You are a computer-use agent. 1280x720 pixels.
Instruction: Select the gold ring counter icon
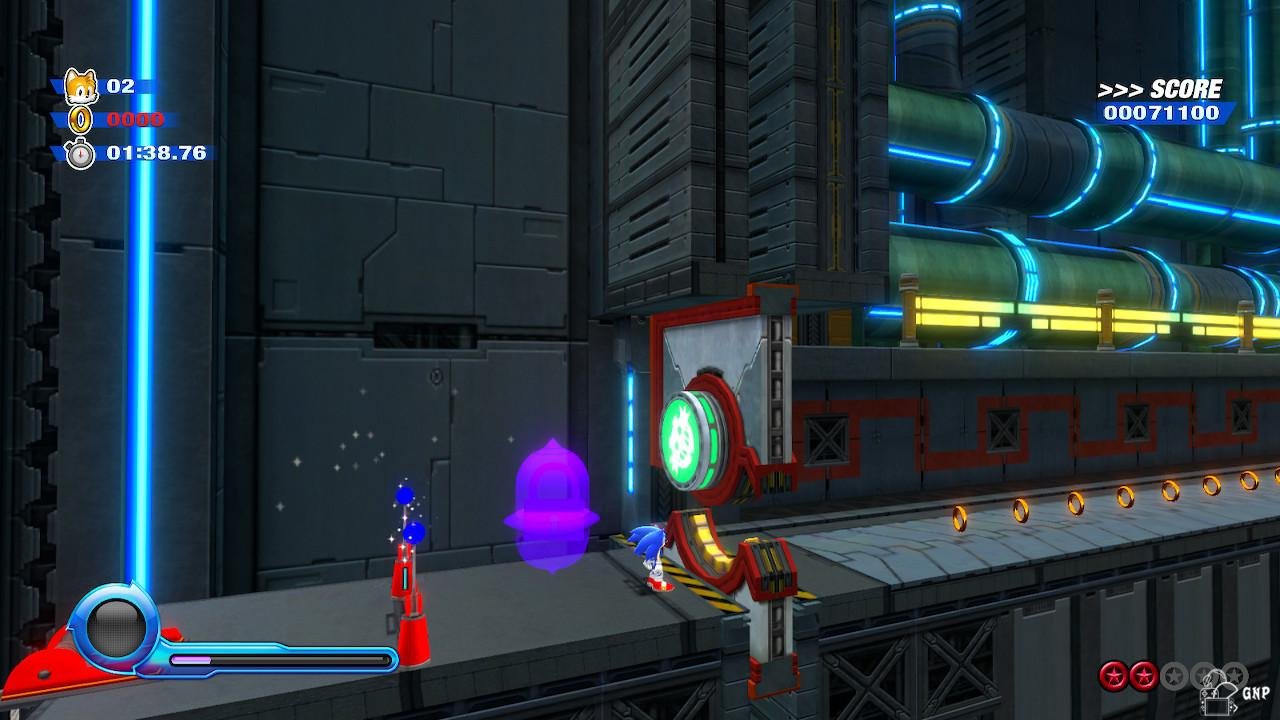80,120
